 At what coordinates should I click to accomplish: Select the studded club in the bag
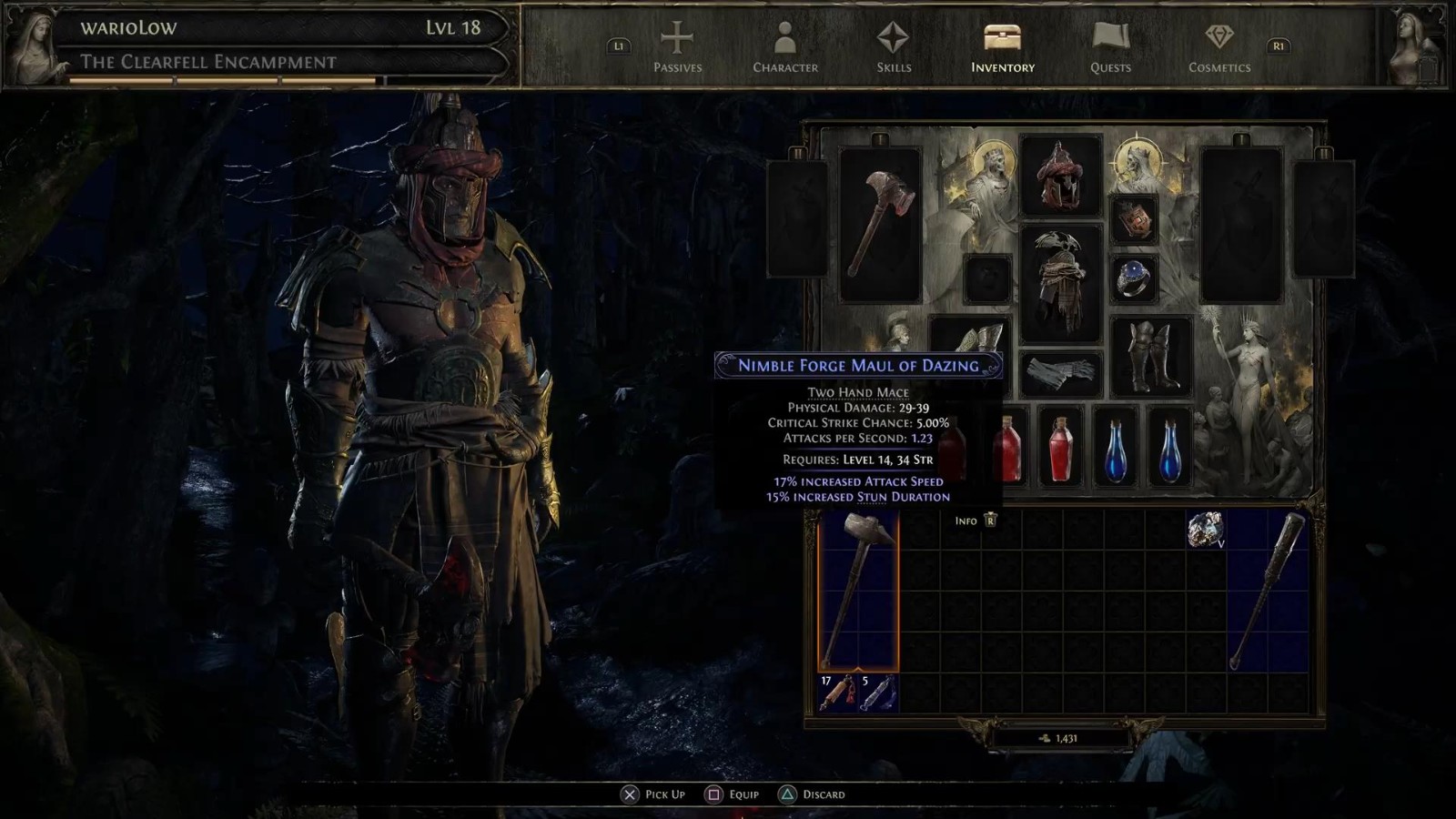pyautogui.click(x=1267, y=590)
